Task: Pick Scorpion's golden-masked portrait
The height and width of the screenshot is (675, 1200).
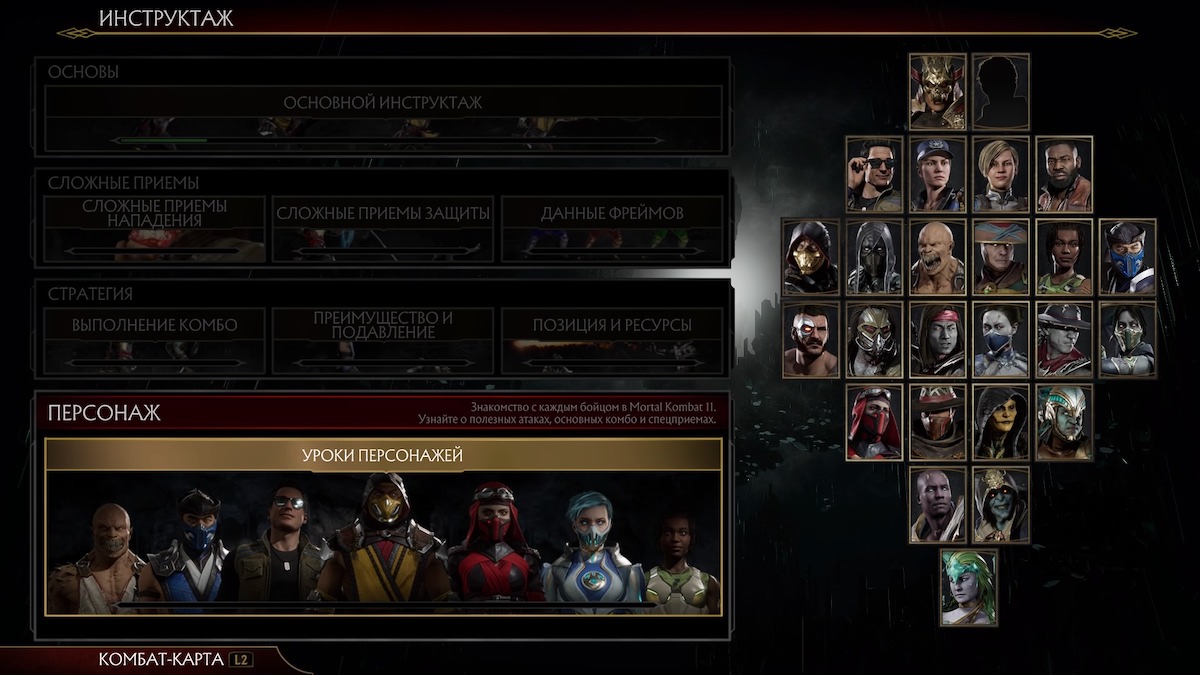Action: click(811, 257)
